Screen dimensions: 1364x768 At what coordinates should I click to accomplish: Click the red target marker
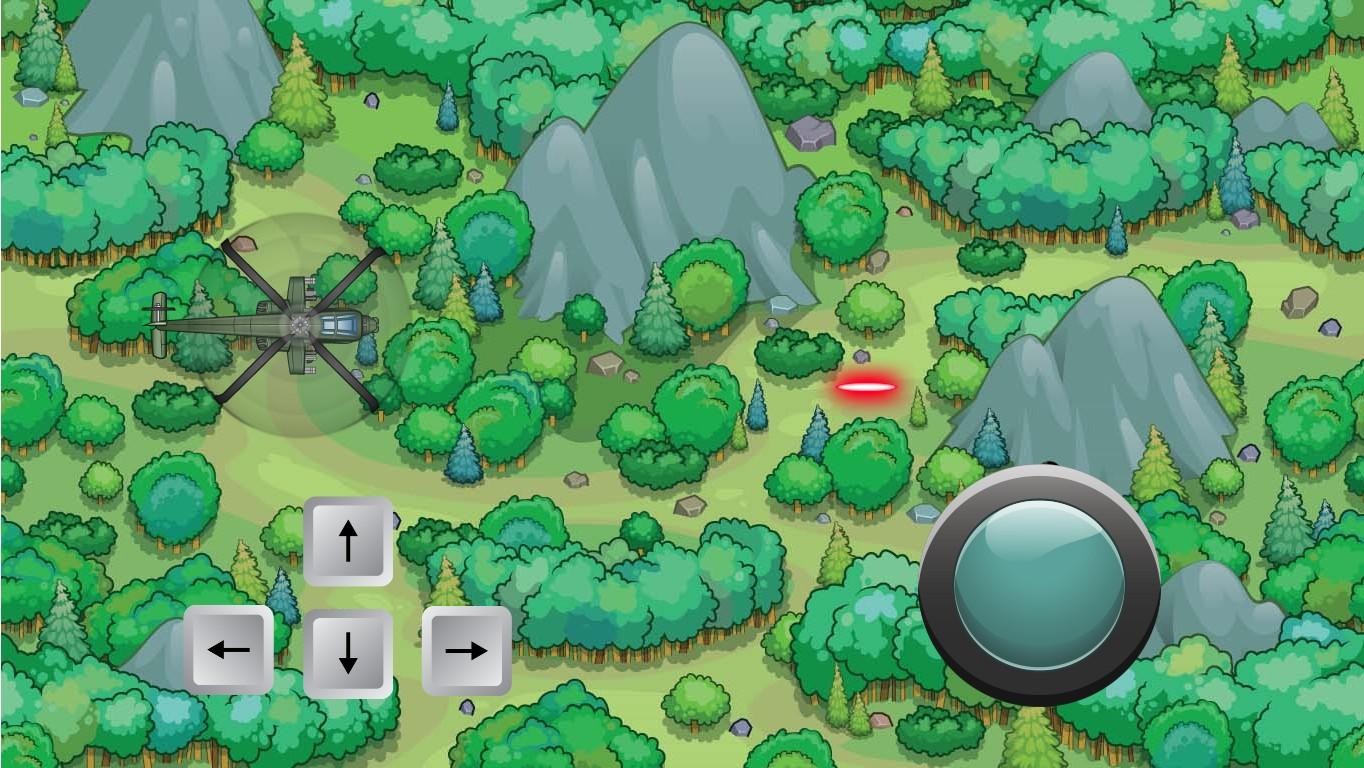[869, 385]
